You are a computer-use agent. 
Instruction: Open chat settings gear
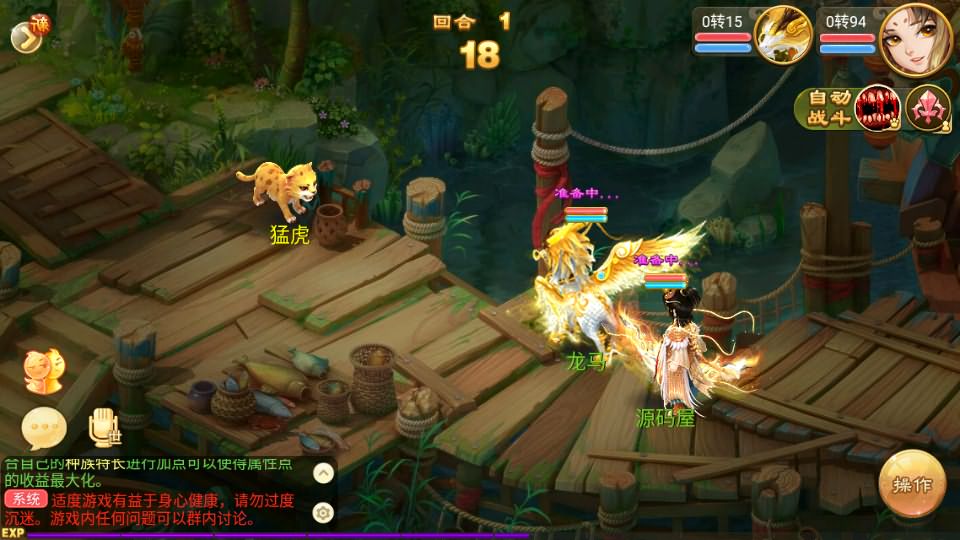pyautogui.click(x=323, y=512)
